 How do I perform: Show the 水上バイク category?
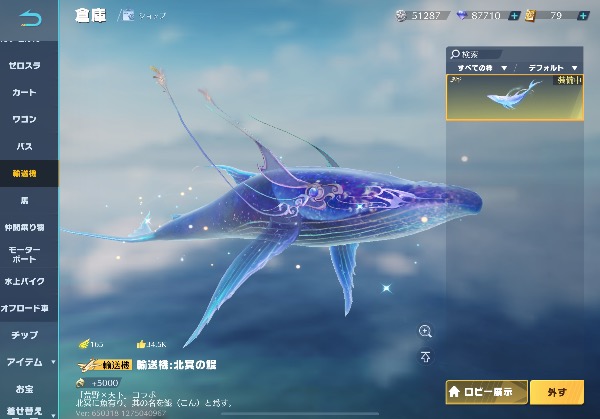(x=24, y=281)
